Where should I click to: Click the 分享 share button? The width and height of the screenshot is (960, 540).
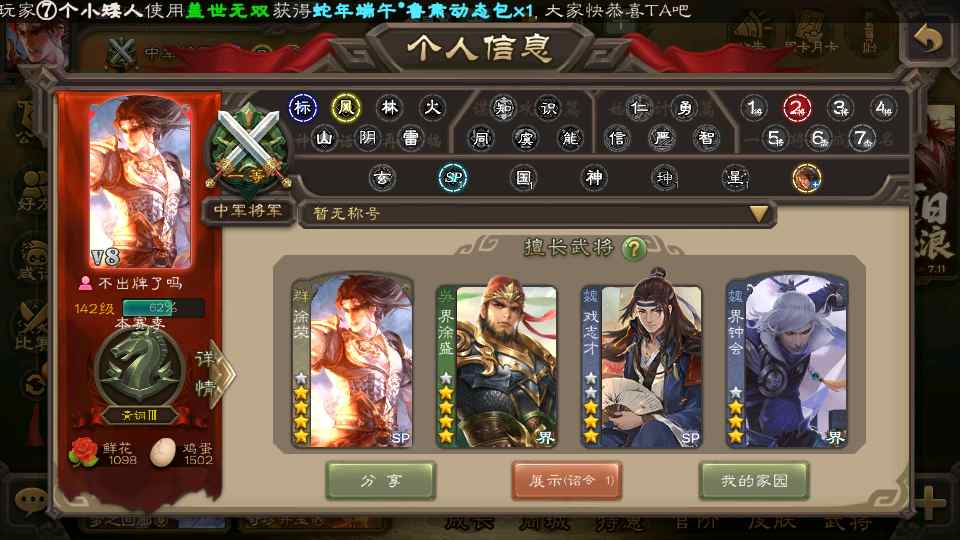point(380,481)
